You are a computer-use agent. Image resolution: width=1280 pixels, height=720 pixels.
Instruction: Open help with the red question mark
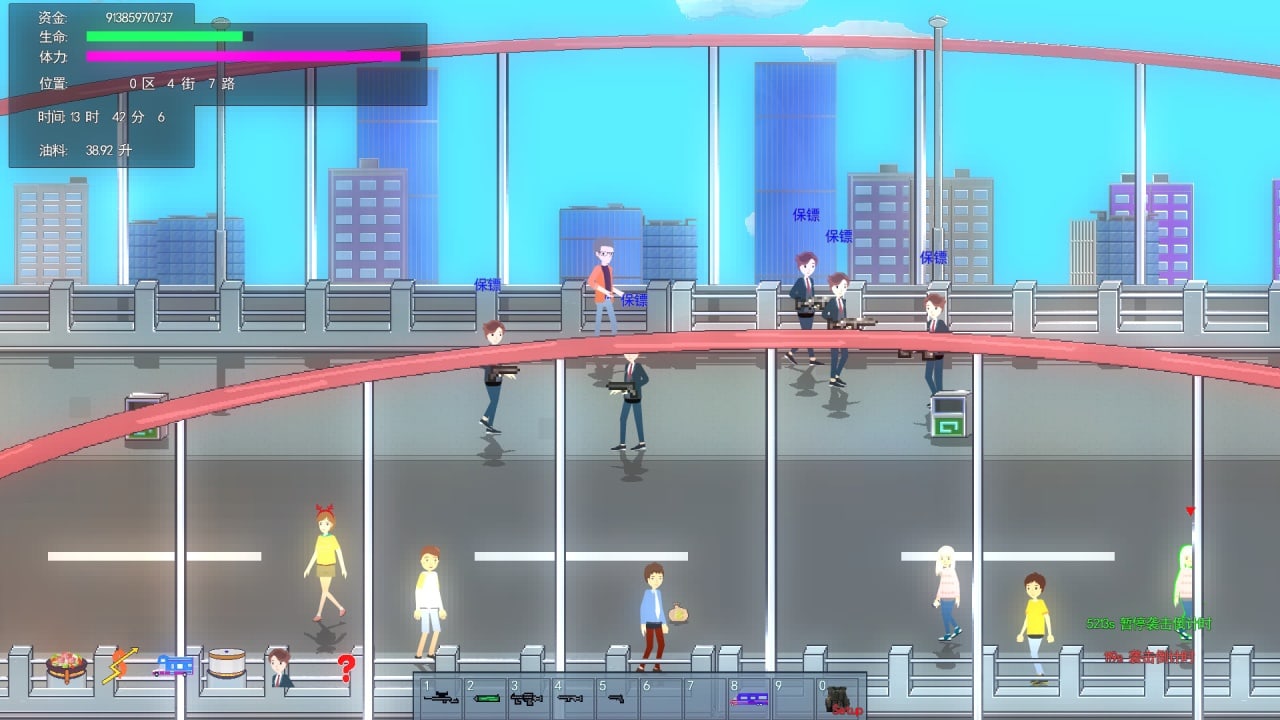[x=346, y=667]
